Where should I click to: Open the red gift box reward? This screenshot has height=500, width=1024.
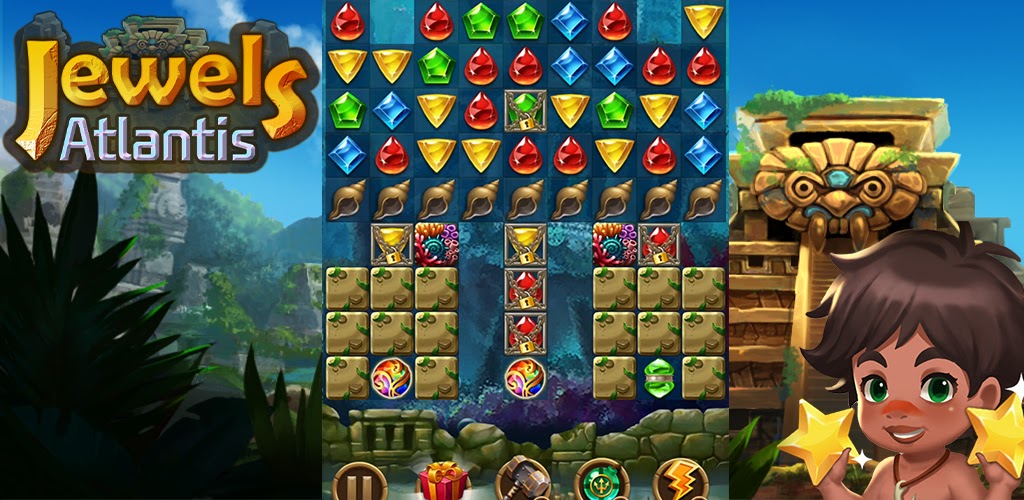442,481
